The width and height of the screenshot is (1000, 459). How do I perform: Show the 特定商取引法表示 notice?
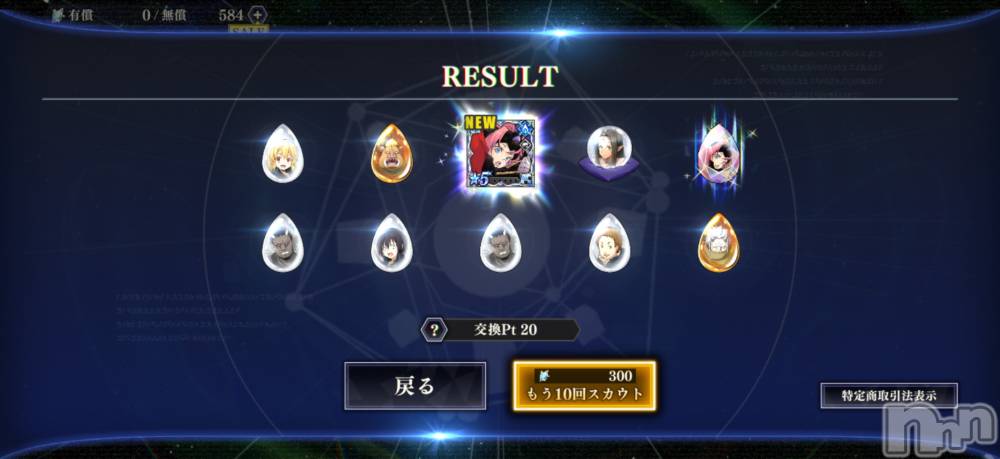(889, 395)
